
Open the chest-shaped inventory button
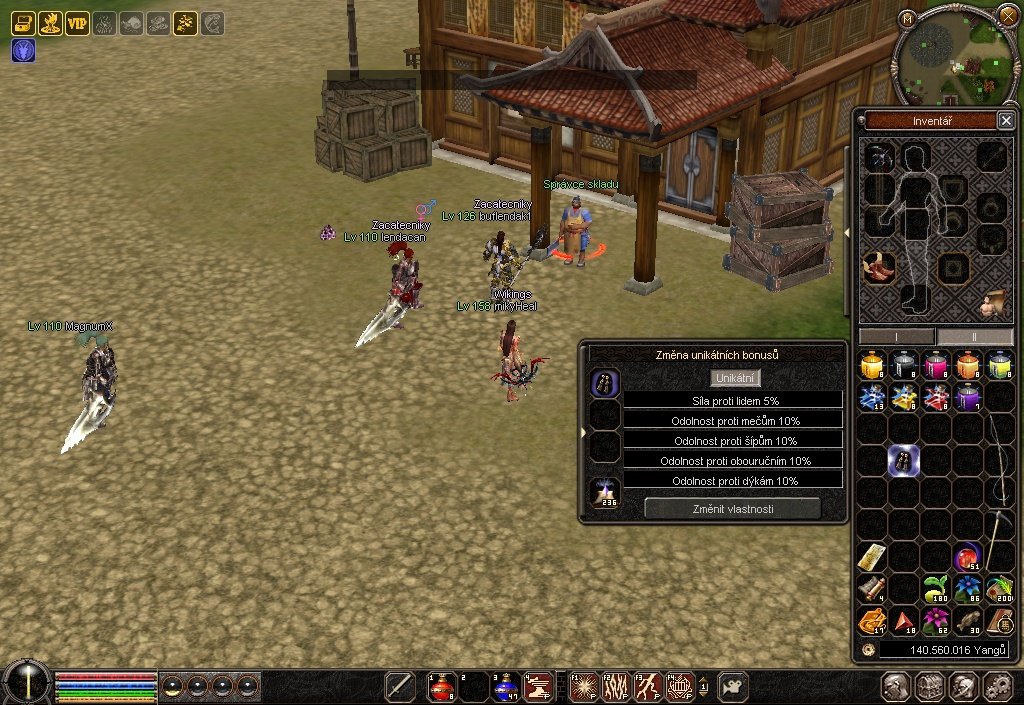pos(931,686)
